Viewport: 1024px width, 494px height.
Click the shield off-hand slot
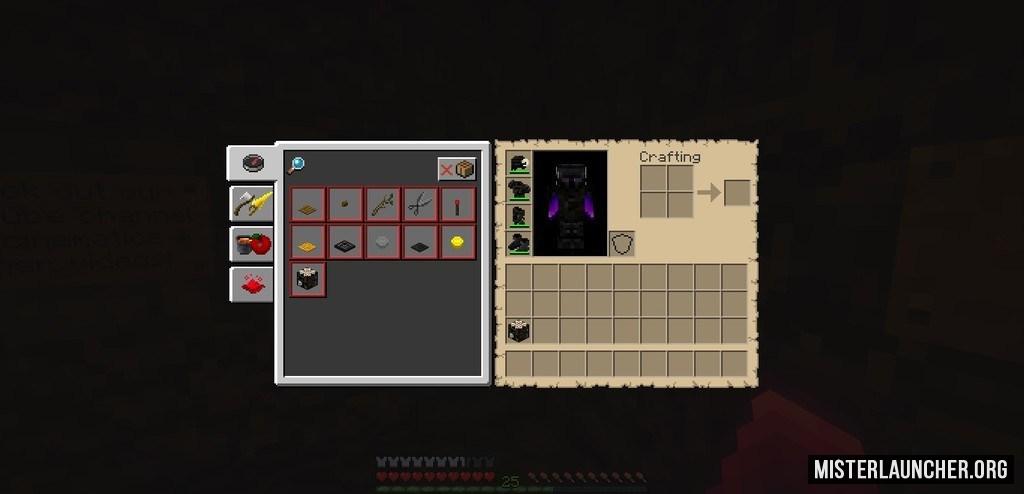coord(622,243)
